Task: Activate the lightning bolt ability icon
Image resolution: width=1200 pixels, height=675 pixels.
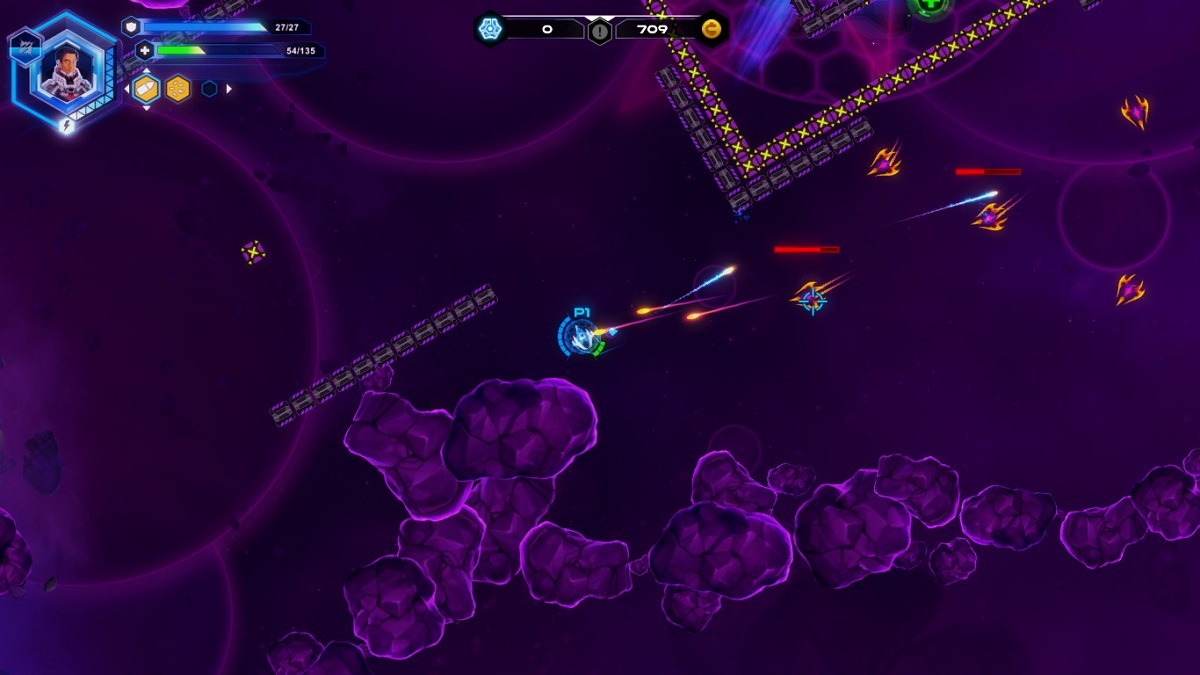Action: pyautogui.click(x=67, y=126)
